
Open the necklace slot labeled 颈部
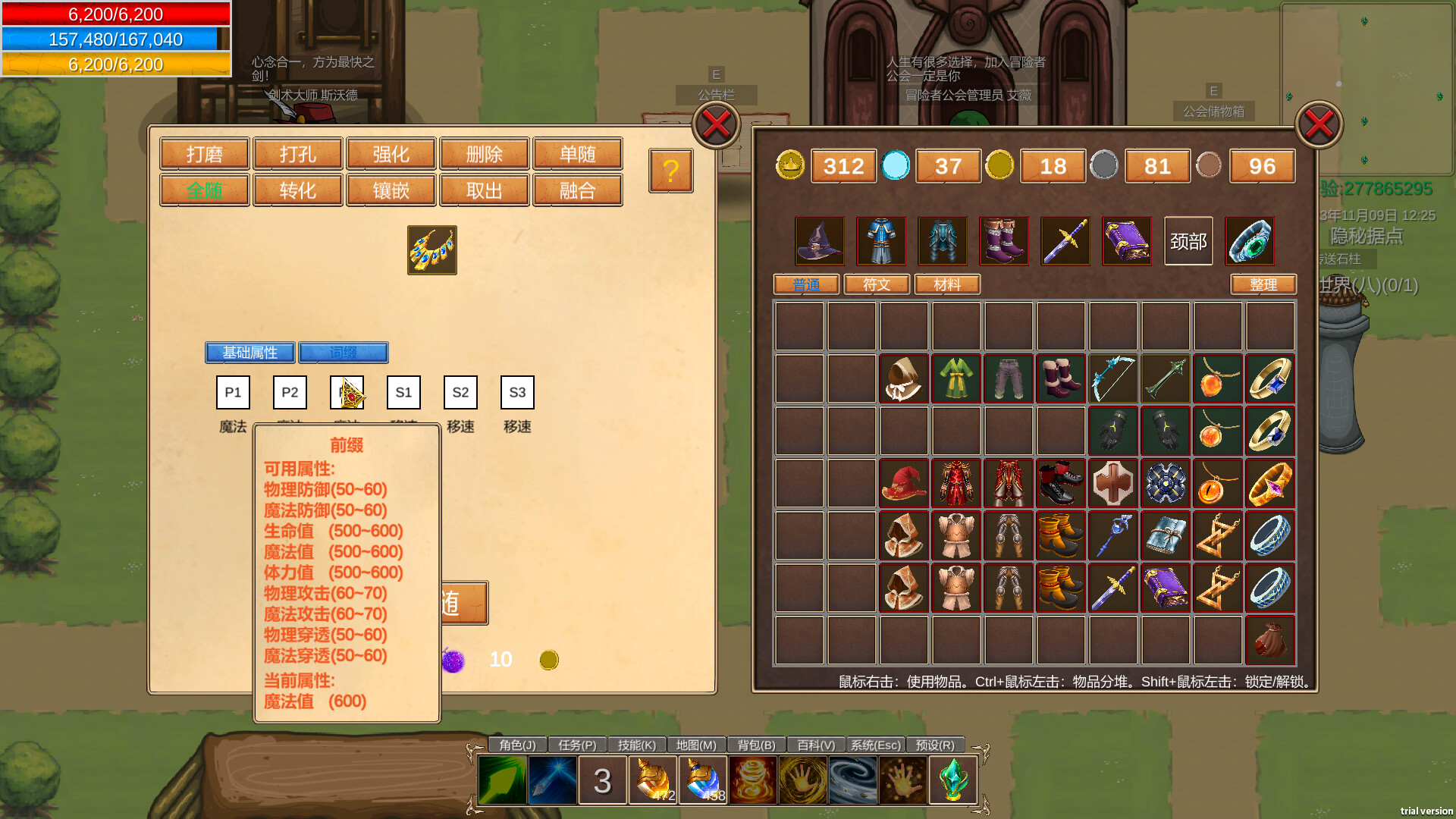click(x=1188, y=241)
